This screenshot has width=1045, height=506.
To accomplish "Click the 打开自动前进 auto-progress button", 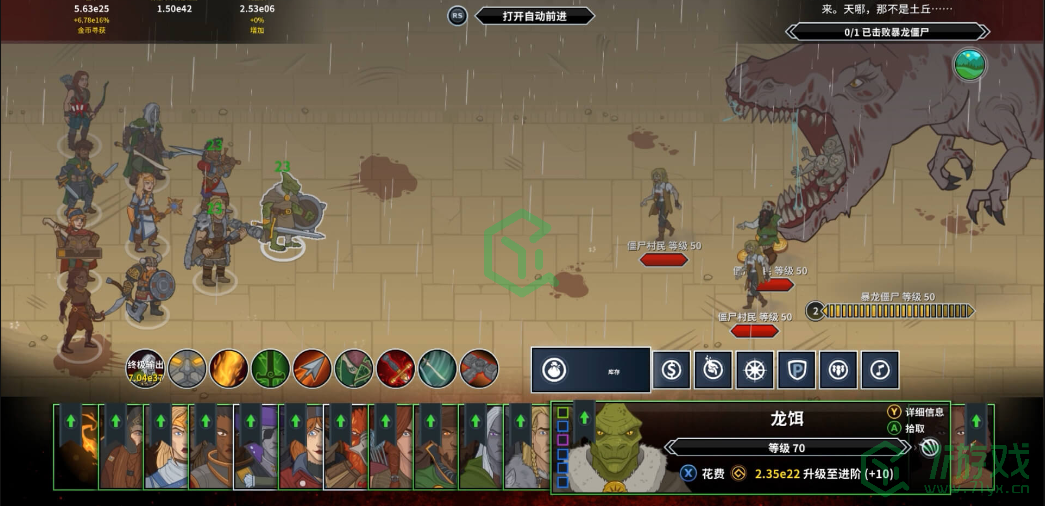I will [x=534, y=16].
